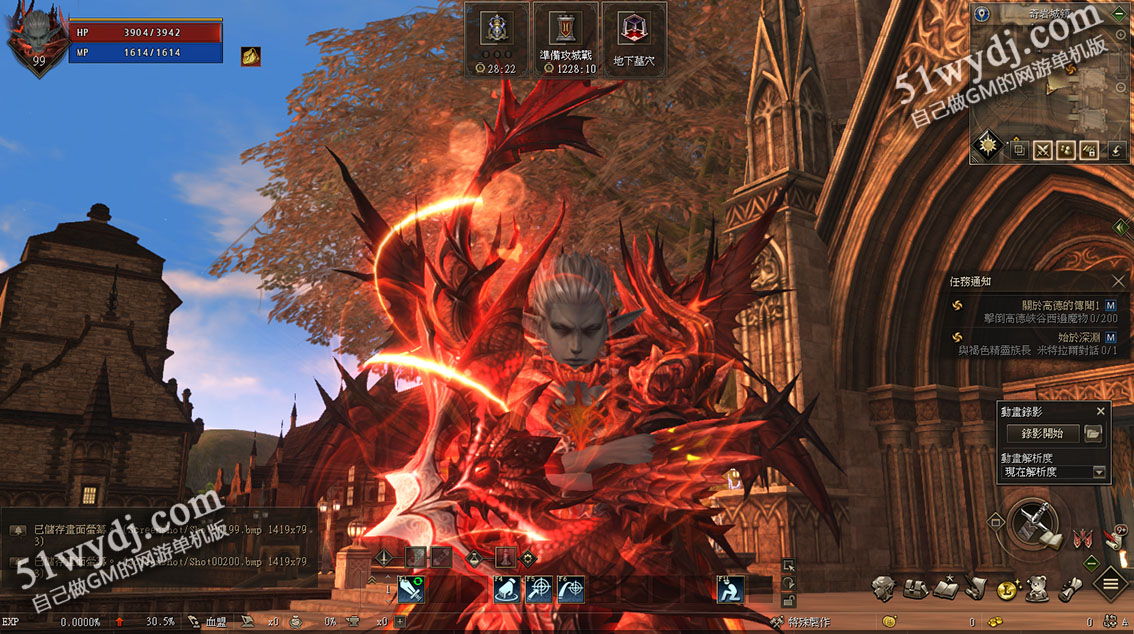Collapse the minimap with the green minus
This screenshot has height=634, width=1134.
pyautogui.click(x=1120, y=14)
